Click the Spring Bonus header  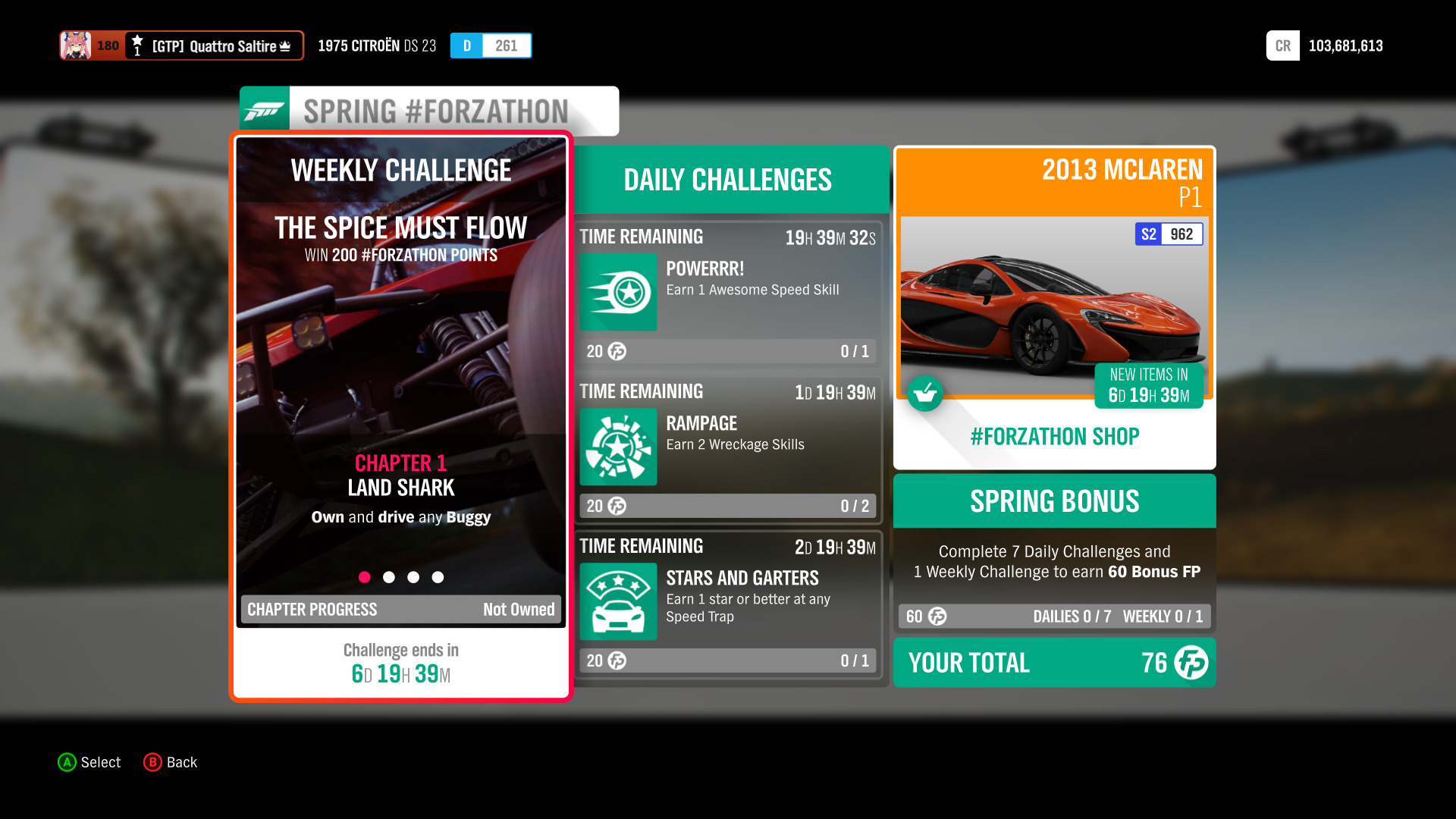[x=1054, y=500]
